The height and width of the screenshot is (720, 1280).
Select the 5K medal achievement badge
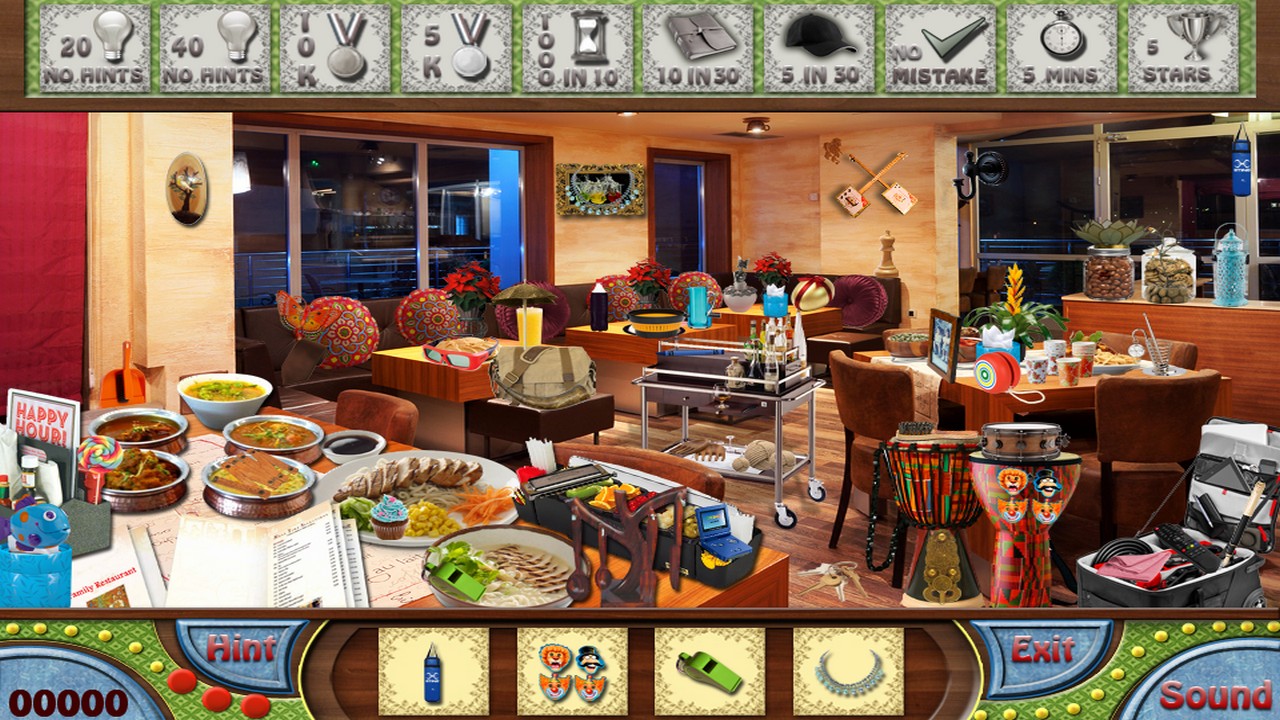[x=456, y=46]
